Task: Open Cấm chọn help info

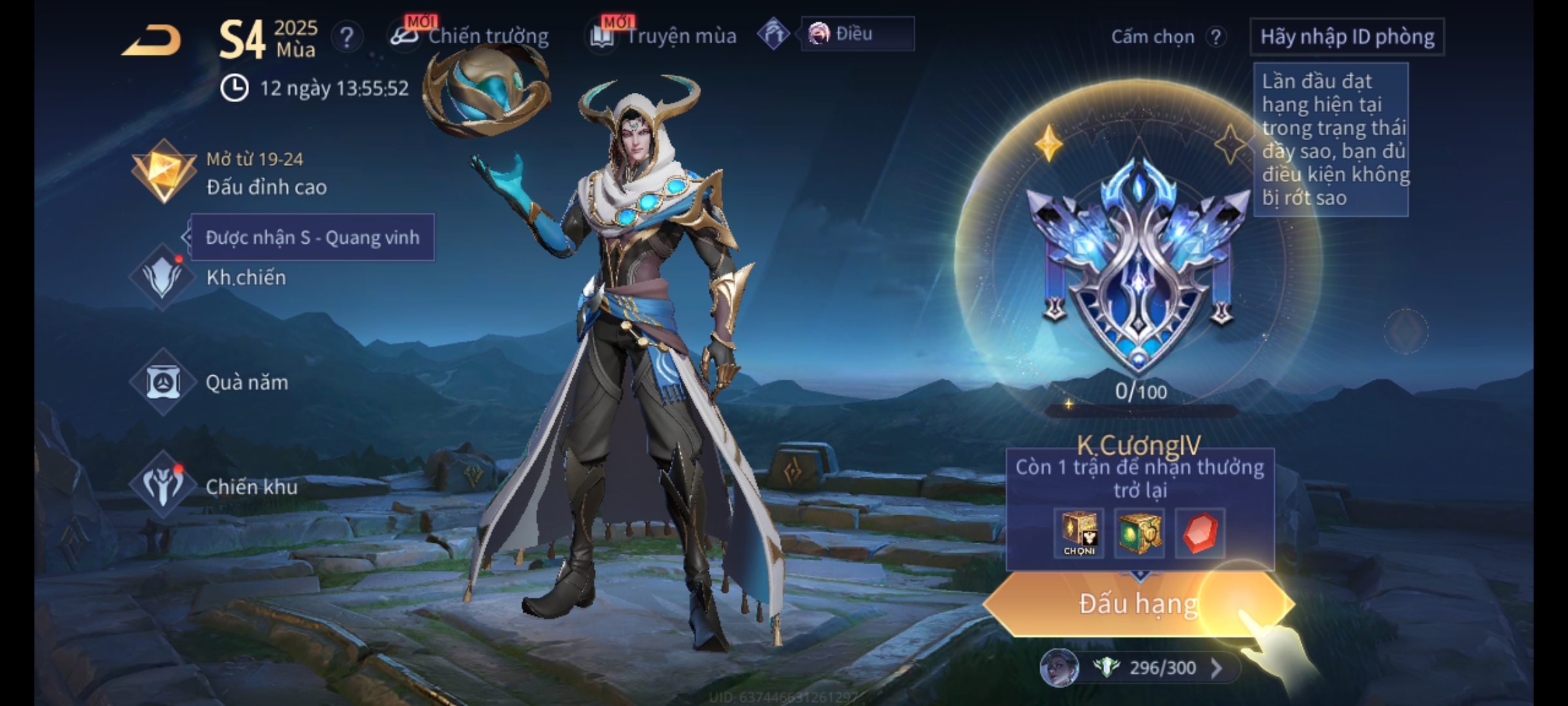Action: point(1215,37)
